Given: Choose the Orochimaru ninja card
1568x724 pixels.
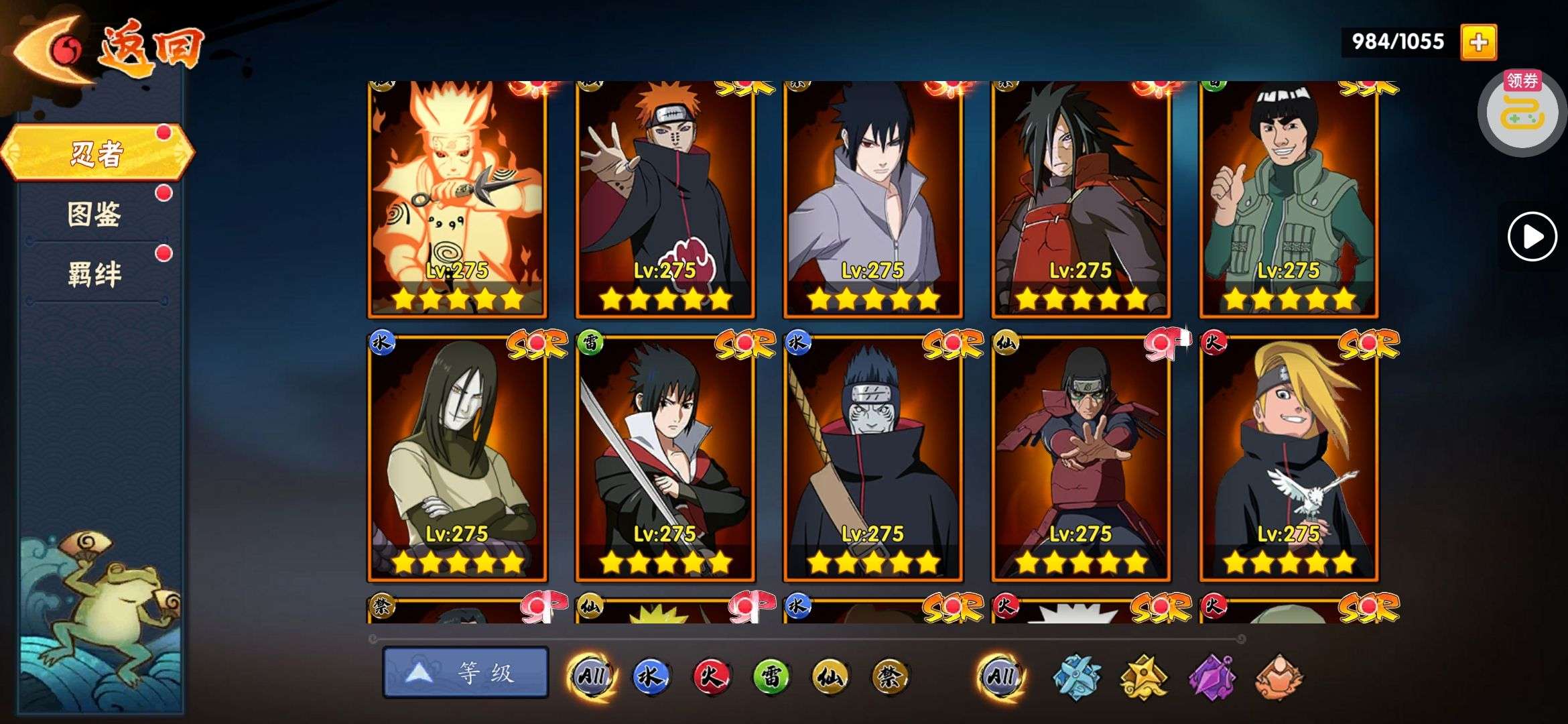Looking at the screenshot, I should [x=457, y=459].
